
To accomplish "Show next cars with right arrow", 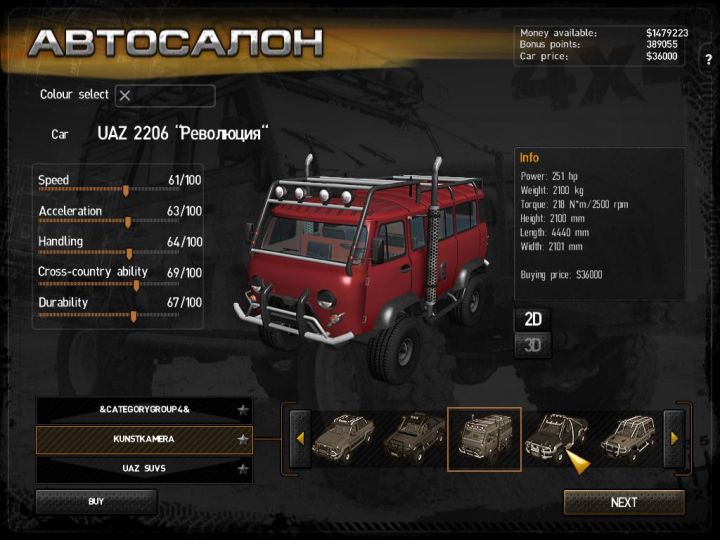I will (x=674, y=438).
